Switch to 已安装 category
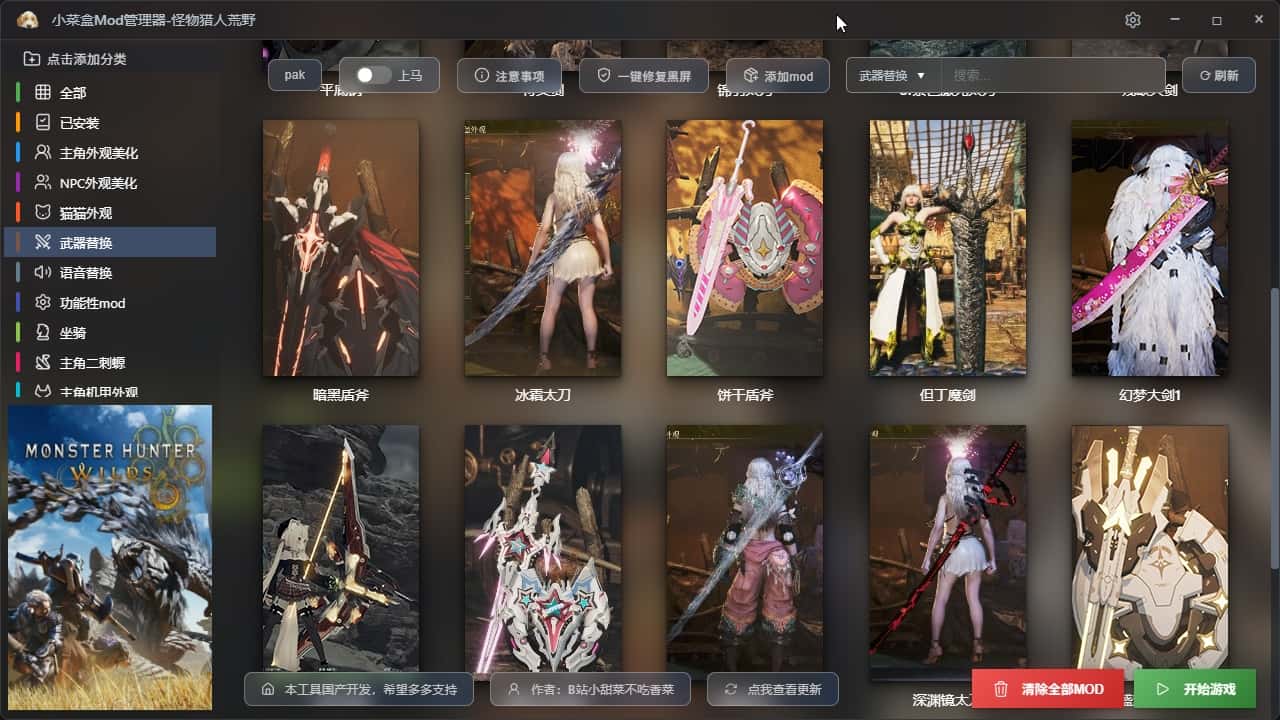The height and width of the screenshot is (720, 1280). [79, 123]
